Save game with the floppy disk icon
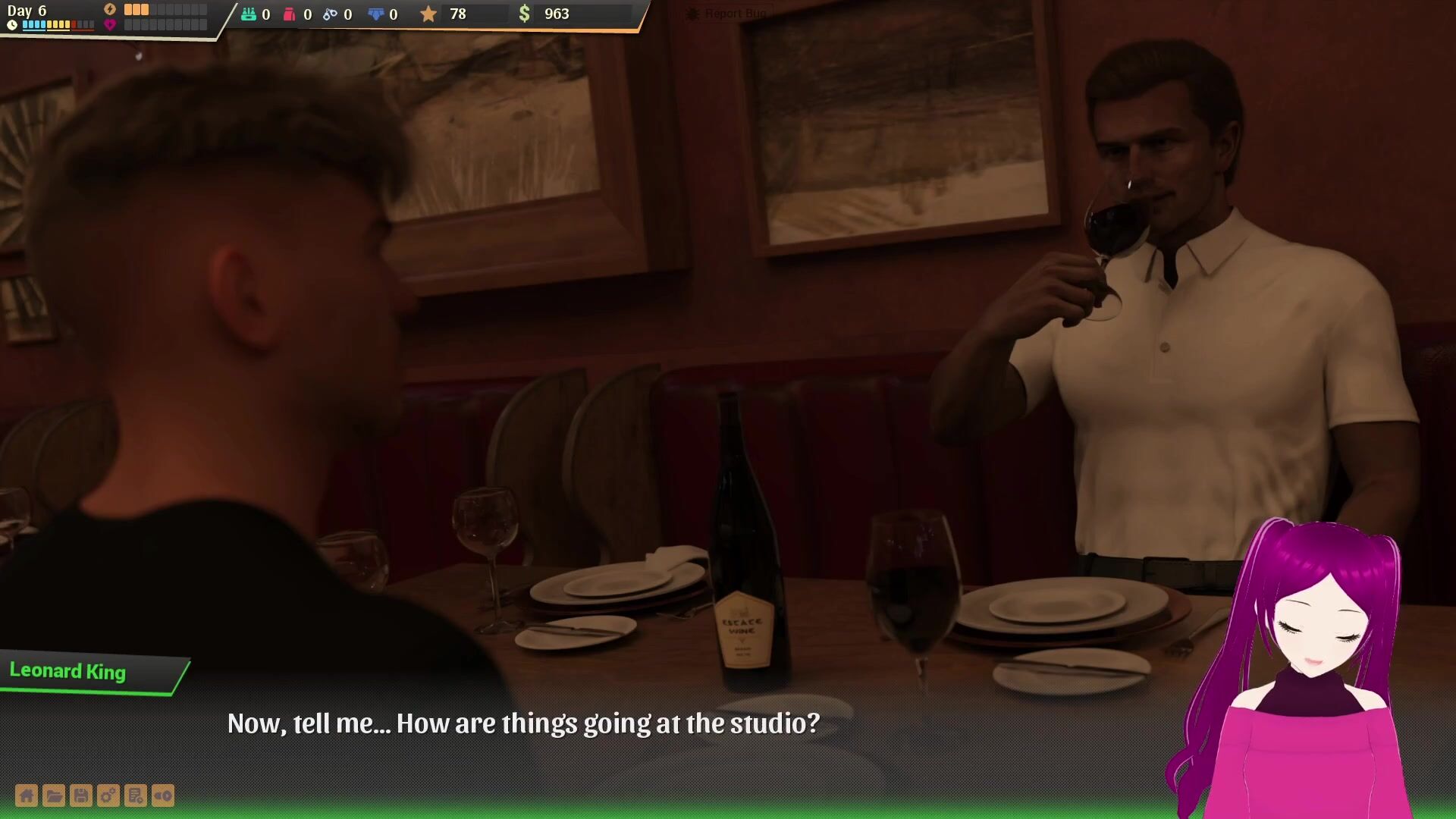The width and height of the screenshot is (1456, 819). (x=81, y=795)
